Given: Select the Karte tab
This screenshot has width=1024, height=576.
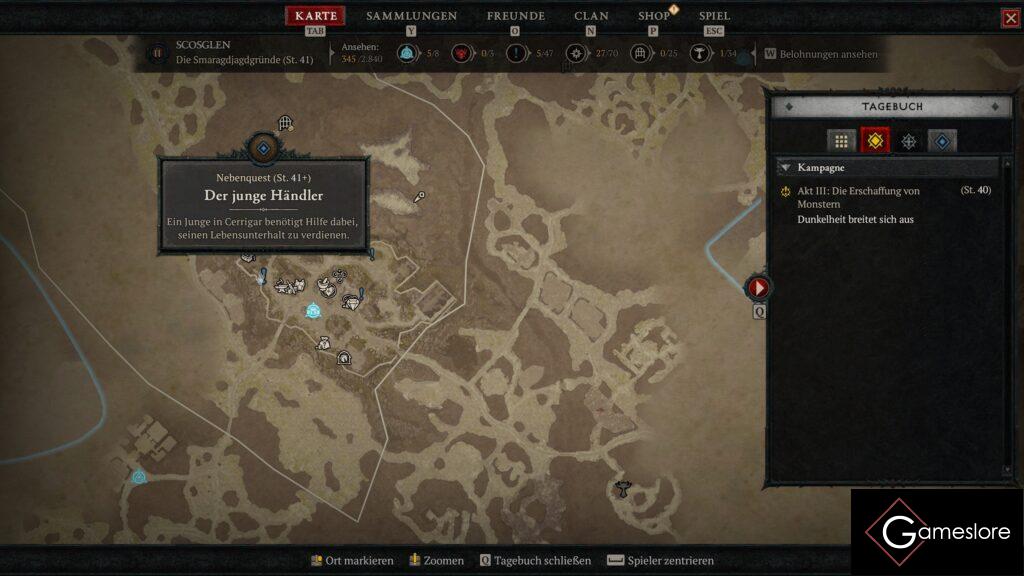Looking at the screenshot, I should [316, 16].
